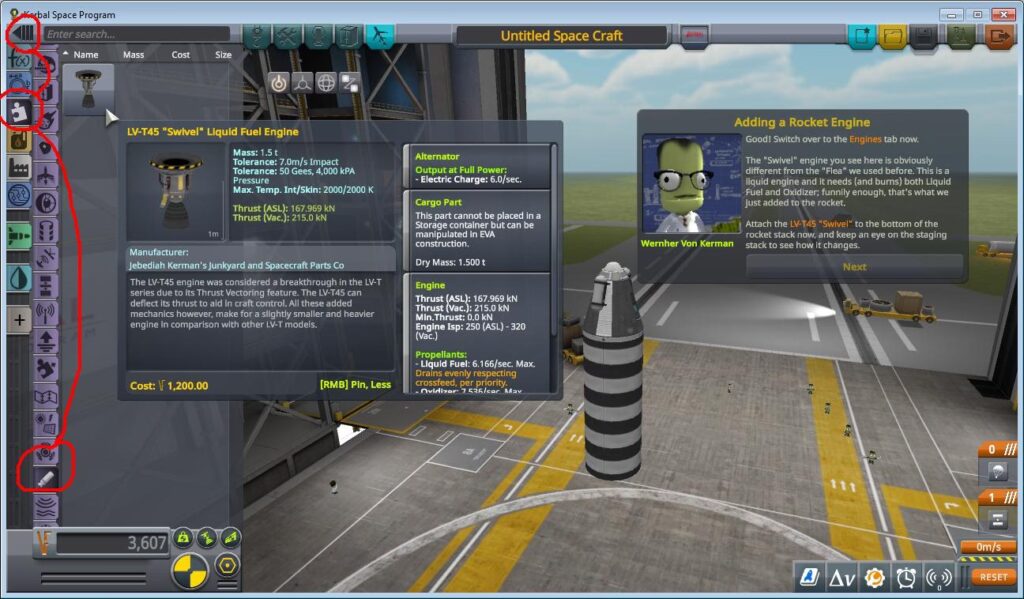Open the new craft button with star icon
1024x599 pixels.
863,37
